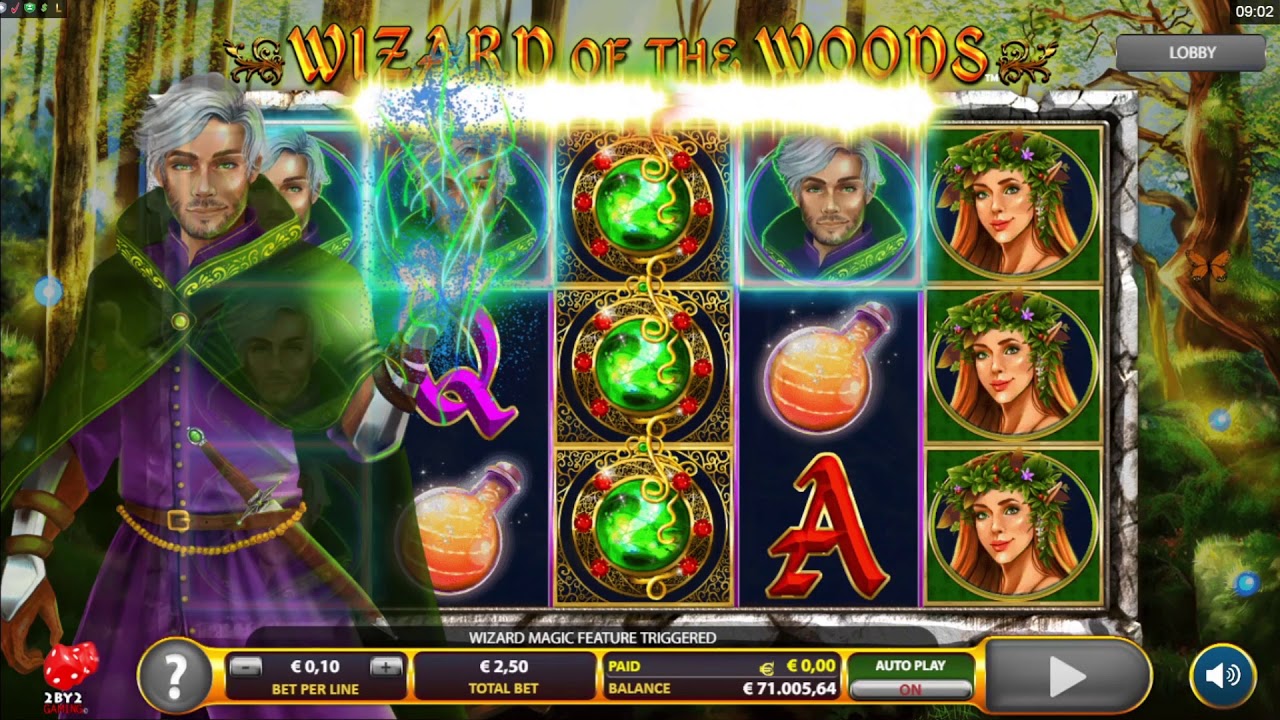Click the green shield tray icon
Screen dimensions: 1280x720
point(29,8)
